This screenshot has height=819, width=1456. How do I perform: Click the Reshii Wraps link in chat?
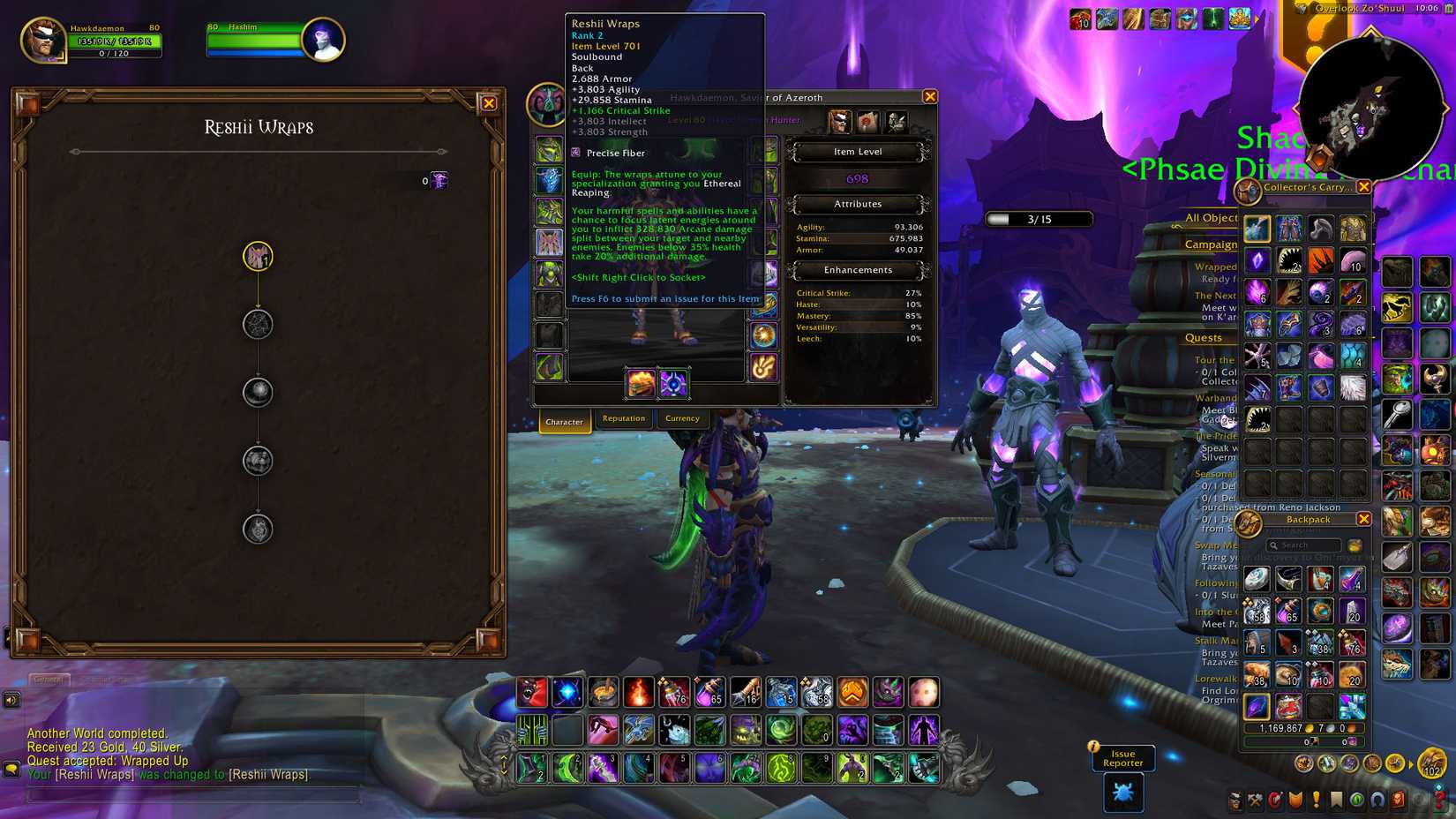pos(97,774)
